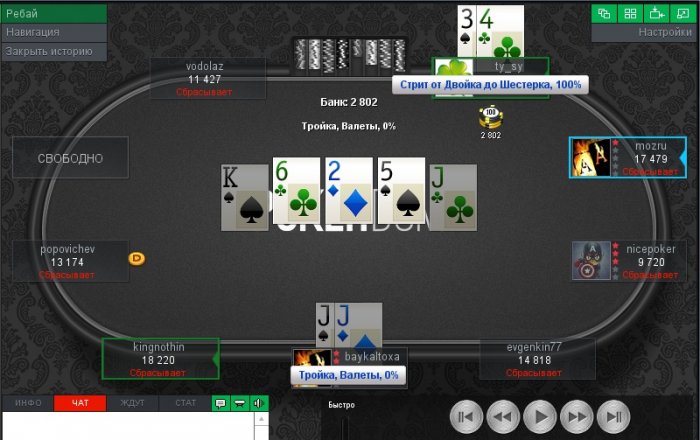Toggle the chat speech bubble icon
This screenshot has width=700, height=440.
[x=221, y=403]
